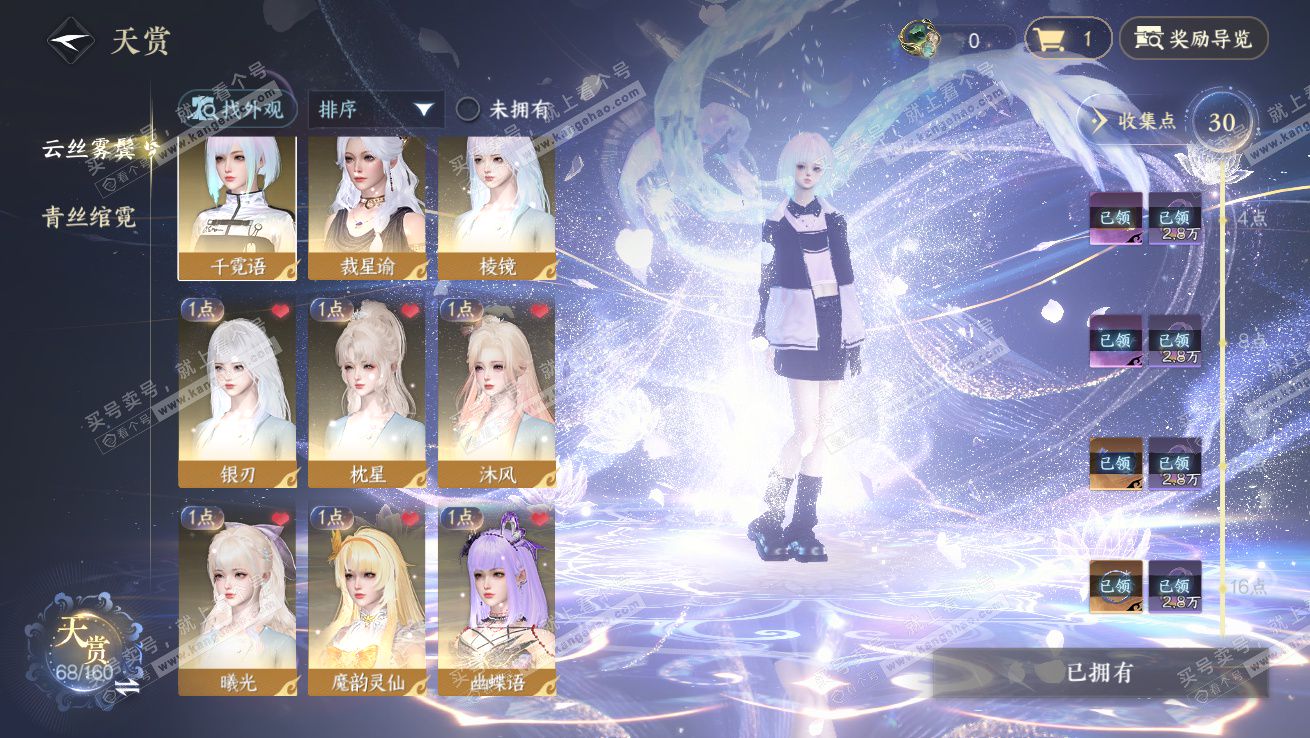Open the 奖励导览 reward guide
This screenshot has width=1310, height=738.
click(x=1193, y=40)
